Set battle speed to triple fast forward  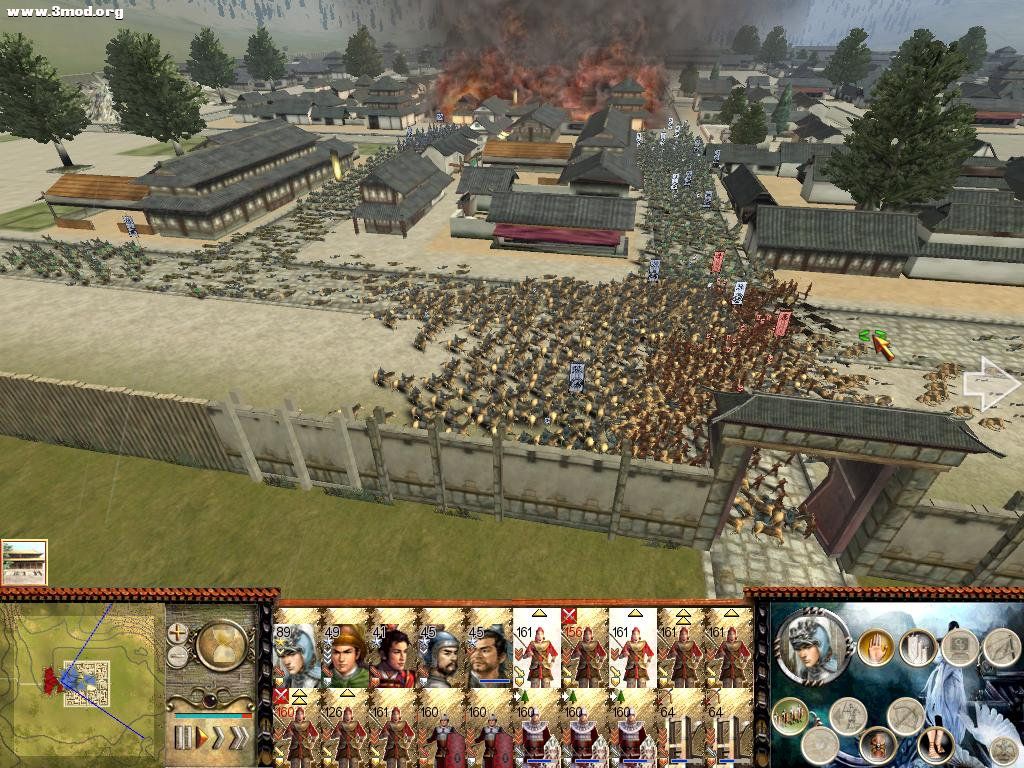click(x=239, y=738)
